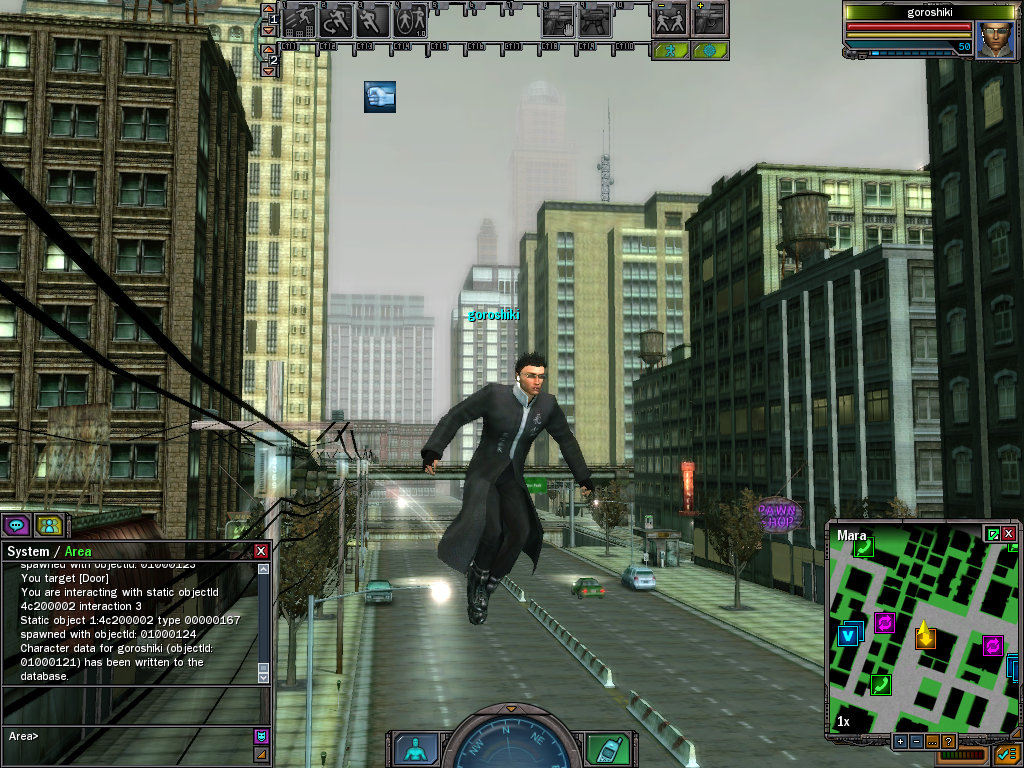
Task: Close the Mara minimap window
Action: [x=1009, y=534]
